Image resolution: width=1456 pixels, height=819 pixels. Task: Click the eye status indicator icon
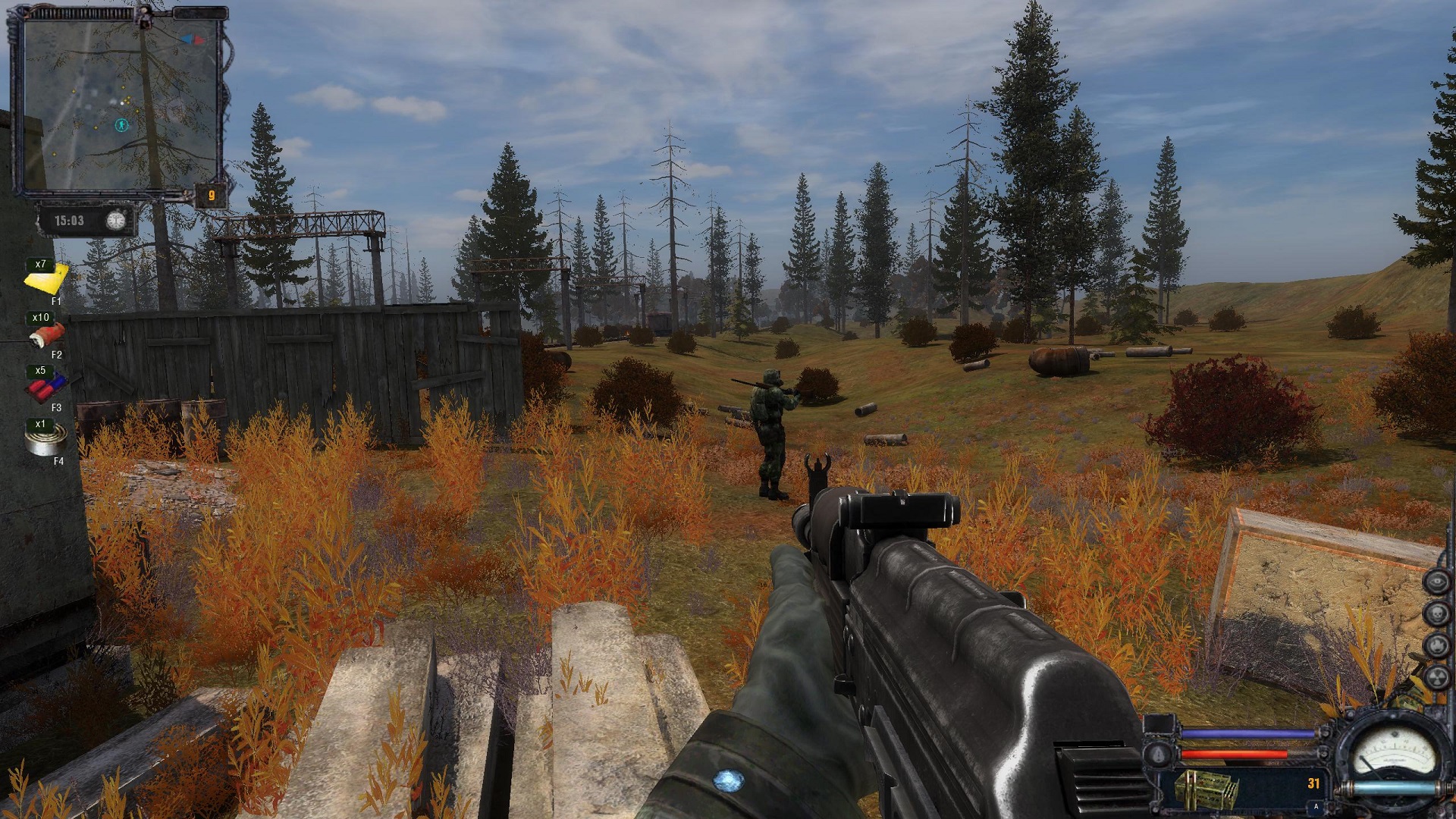[1436, 582]
